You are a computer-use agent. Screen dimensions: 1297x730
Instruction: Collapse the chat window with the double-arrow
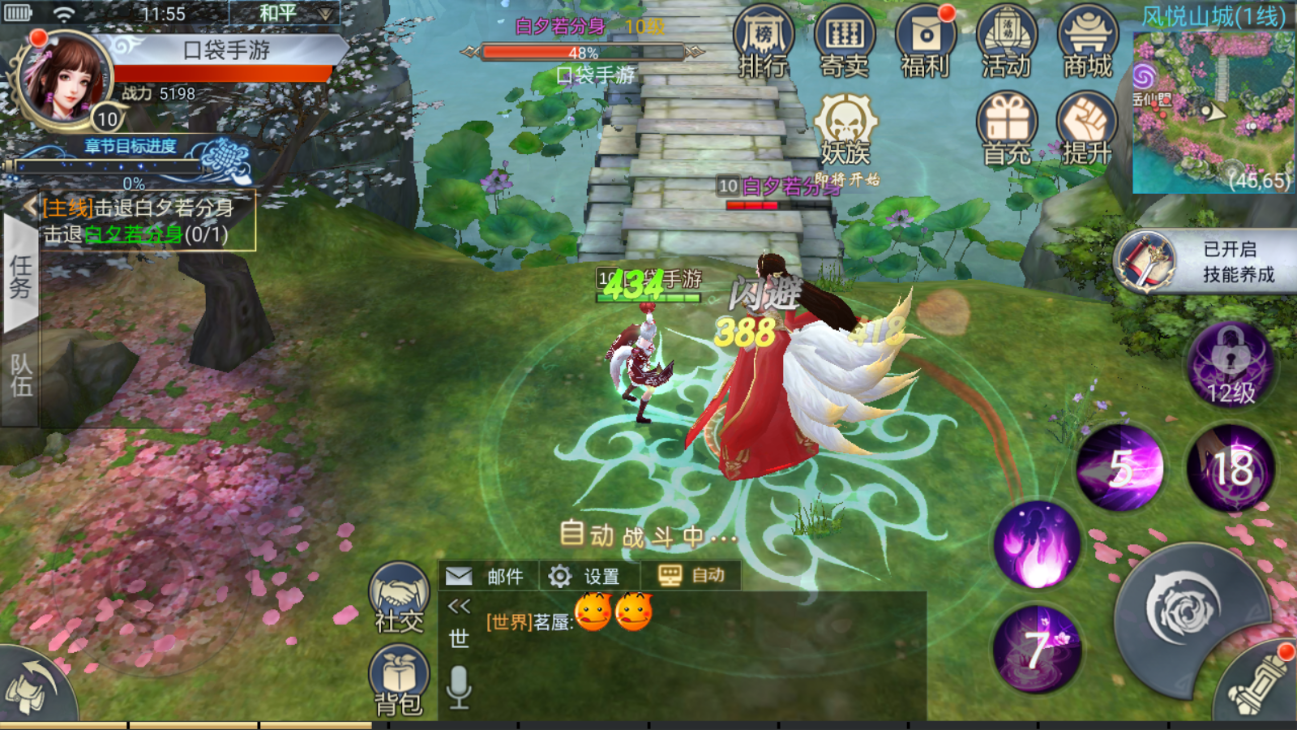coord(459,604)
